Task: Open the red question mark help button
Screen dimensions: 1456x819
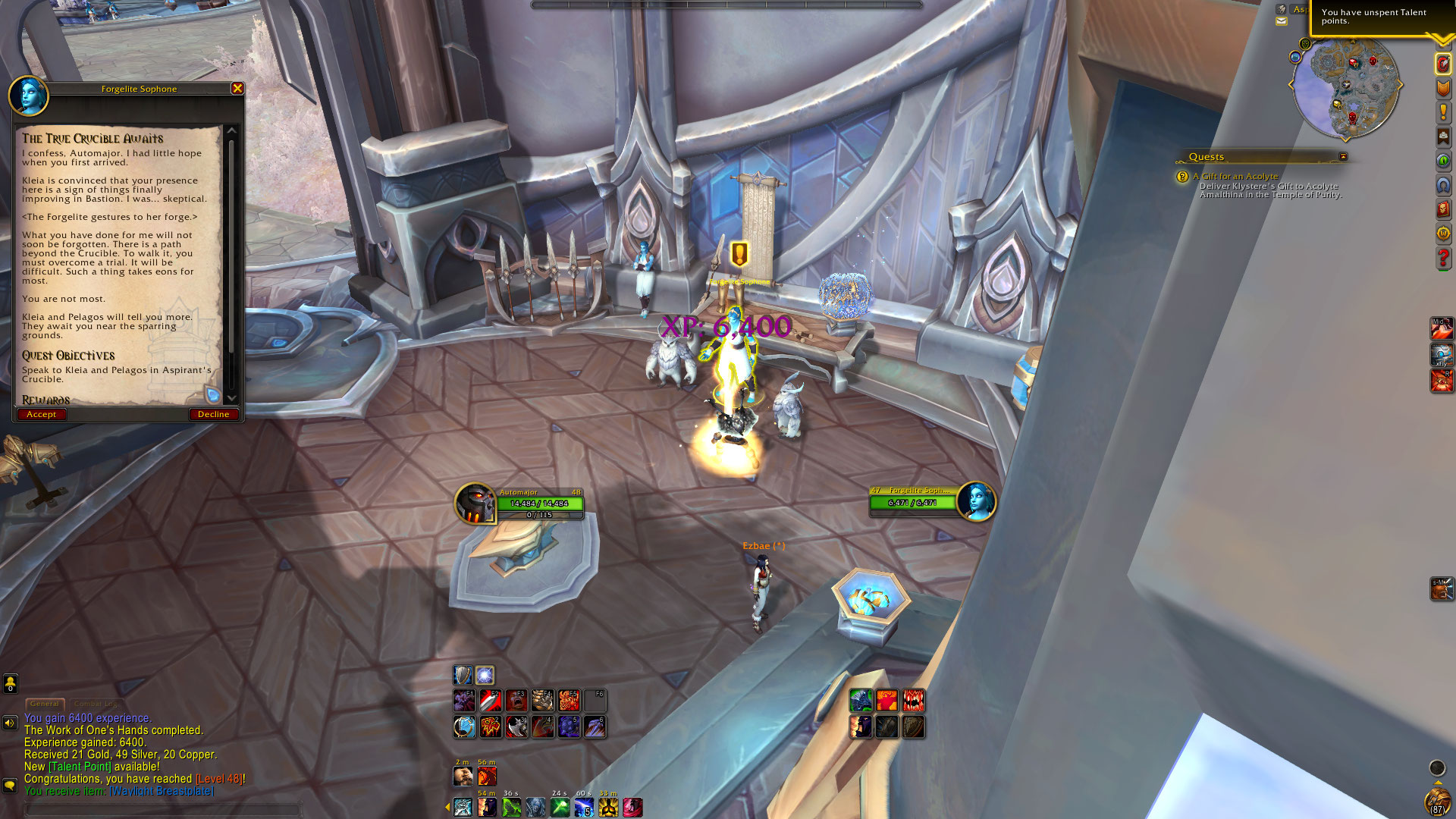Action: point(1442,259)
